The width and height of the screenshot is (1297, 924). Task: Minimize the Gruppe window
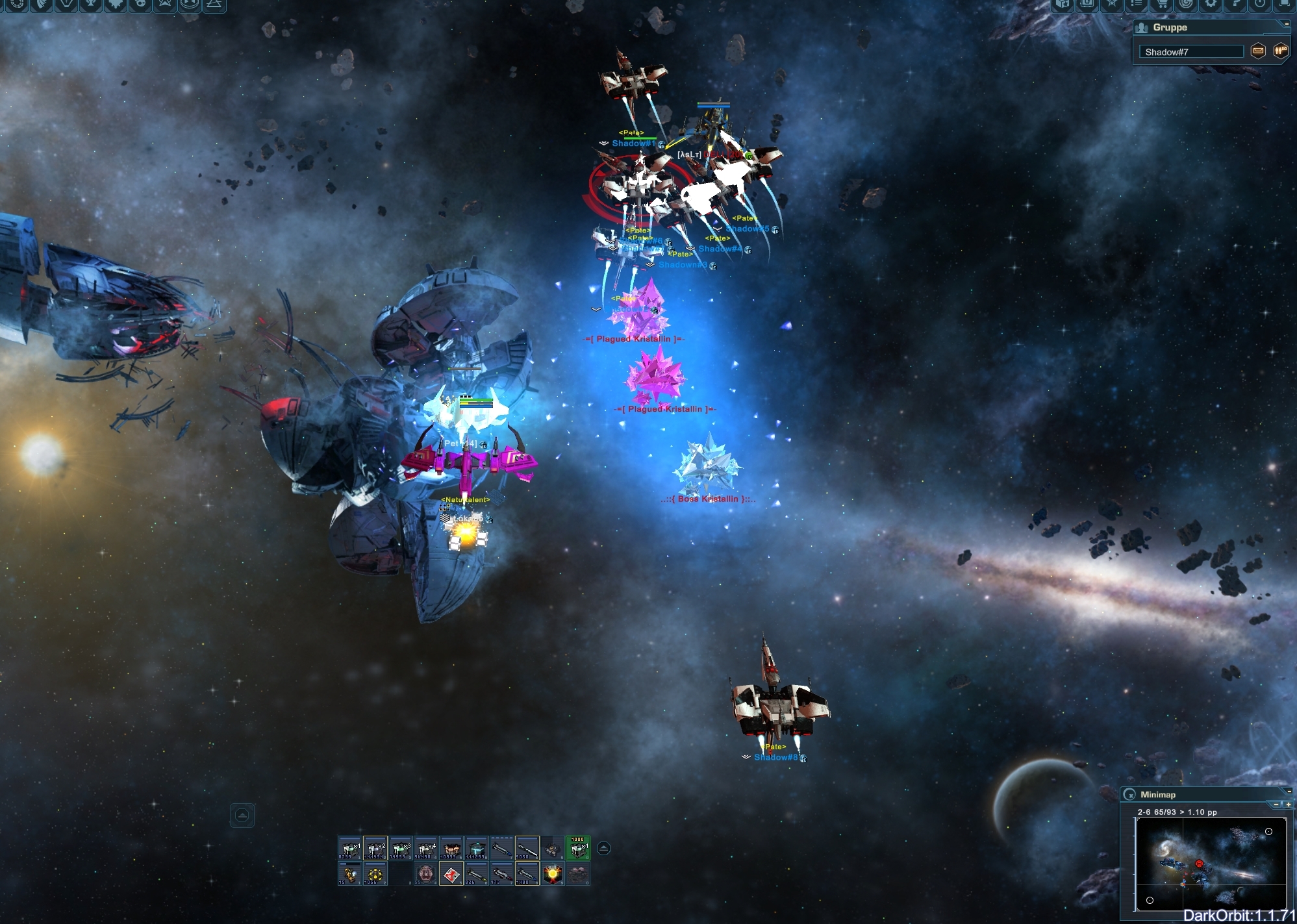(x=1286, y=24)
